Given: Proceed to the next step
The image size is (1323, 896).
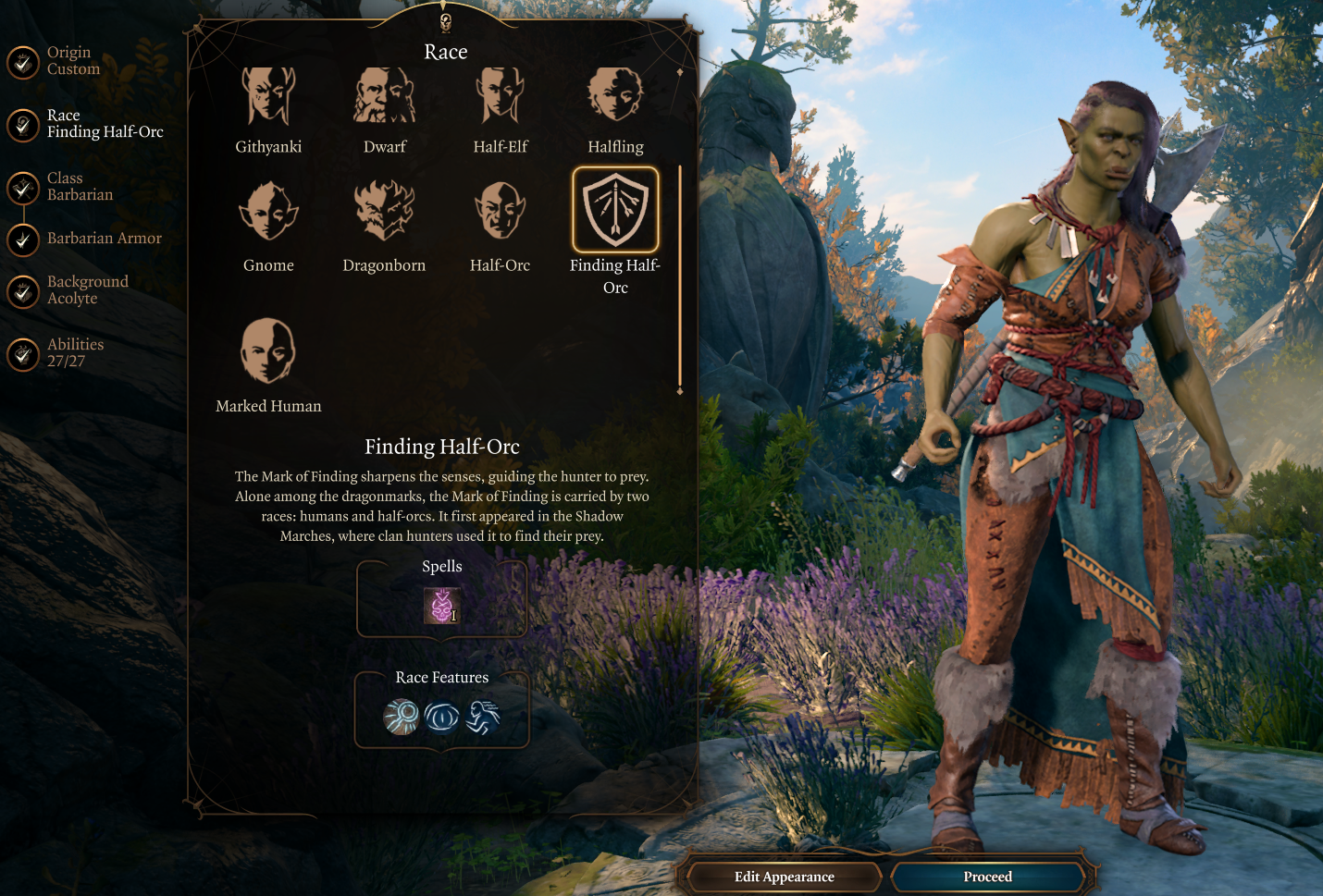Looking at the screenshot, I should point(987,877).
